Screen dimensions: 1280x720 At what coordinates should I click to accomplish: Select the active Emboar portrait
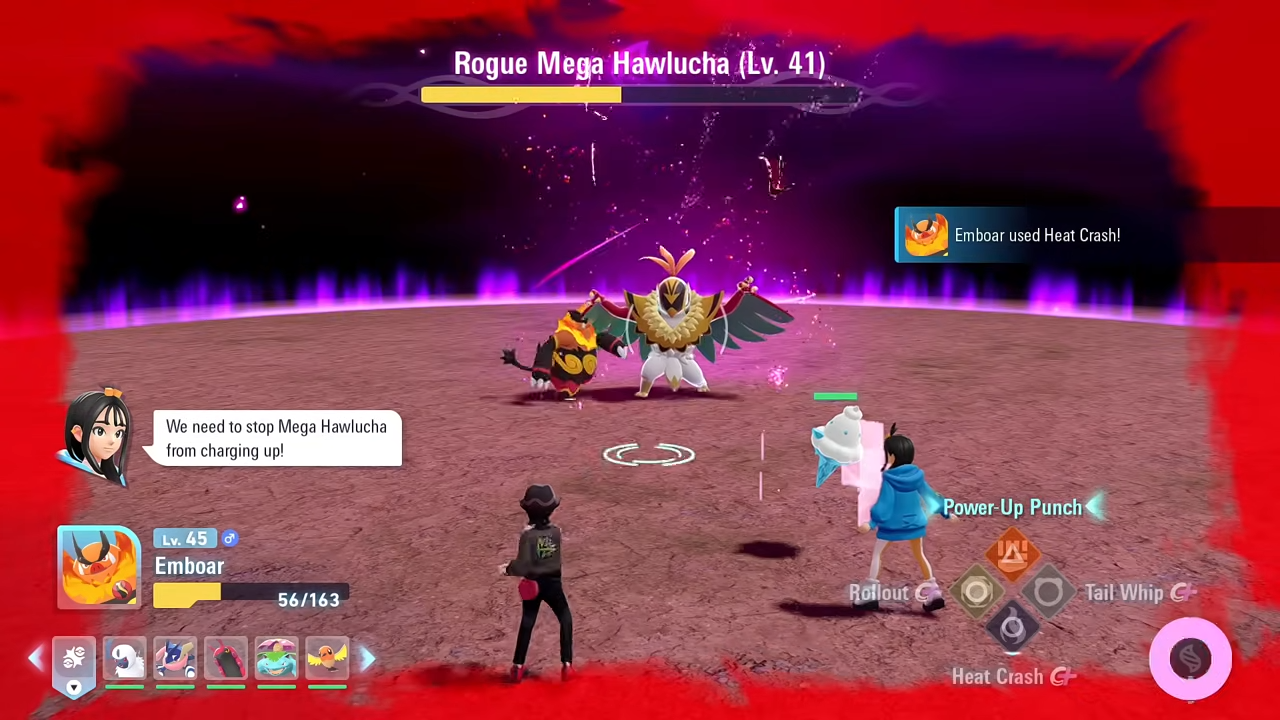(x=99, y=567)
